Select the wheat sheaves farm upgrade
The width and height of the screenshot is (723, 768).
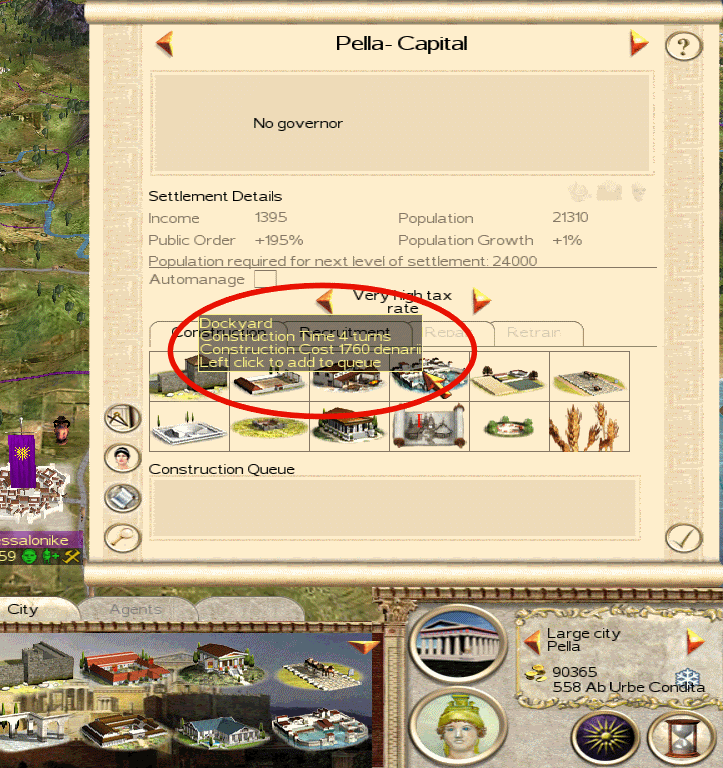point(589,426)
